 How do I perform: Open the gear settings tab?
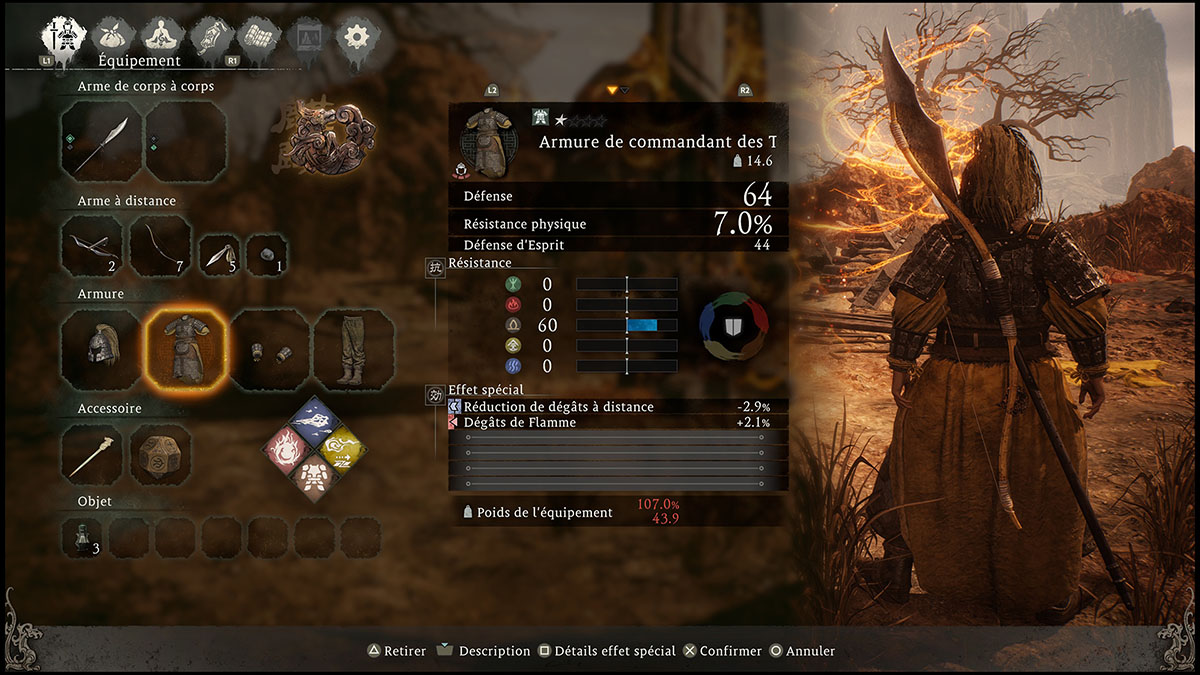(x=355, y=37)
